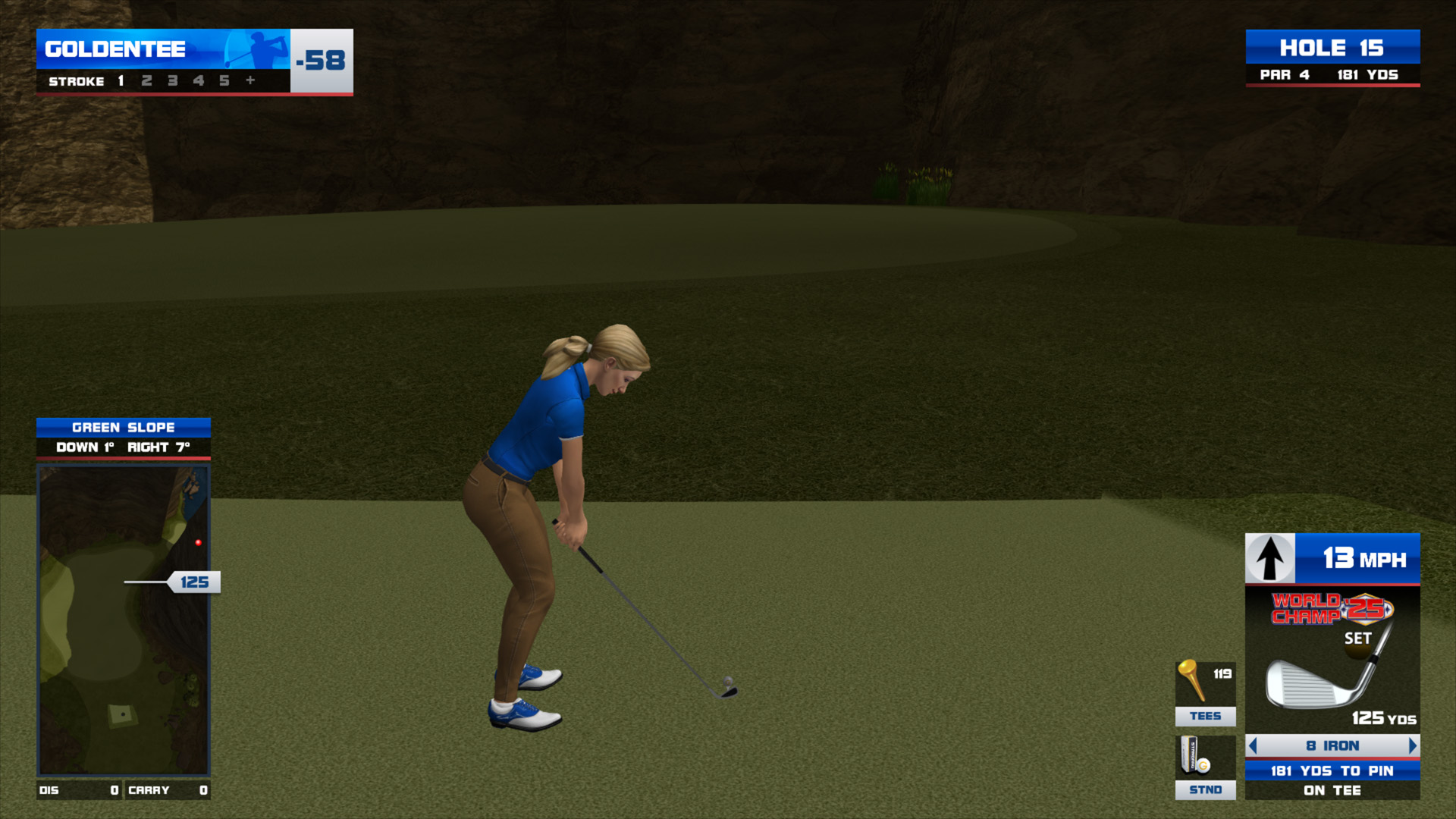Select the previous club with left arrow
The height and width of the screenshot is (819, 1456).
[1254, 746]
